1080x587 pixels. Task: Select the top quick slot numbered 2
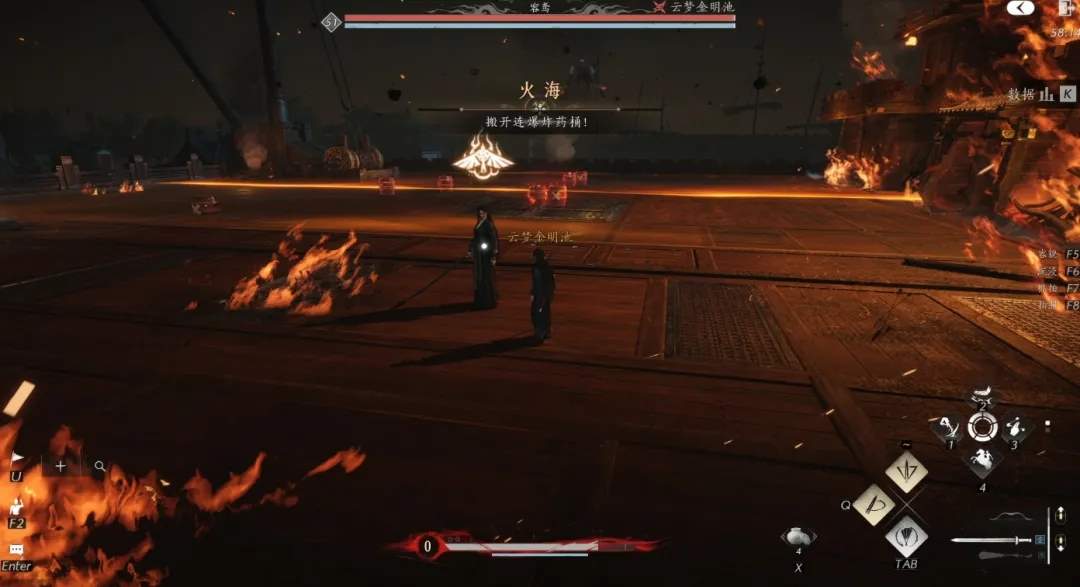[981, 397]
